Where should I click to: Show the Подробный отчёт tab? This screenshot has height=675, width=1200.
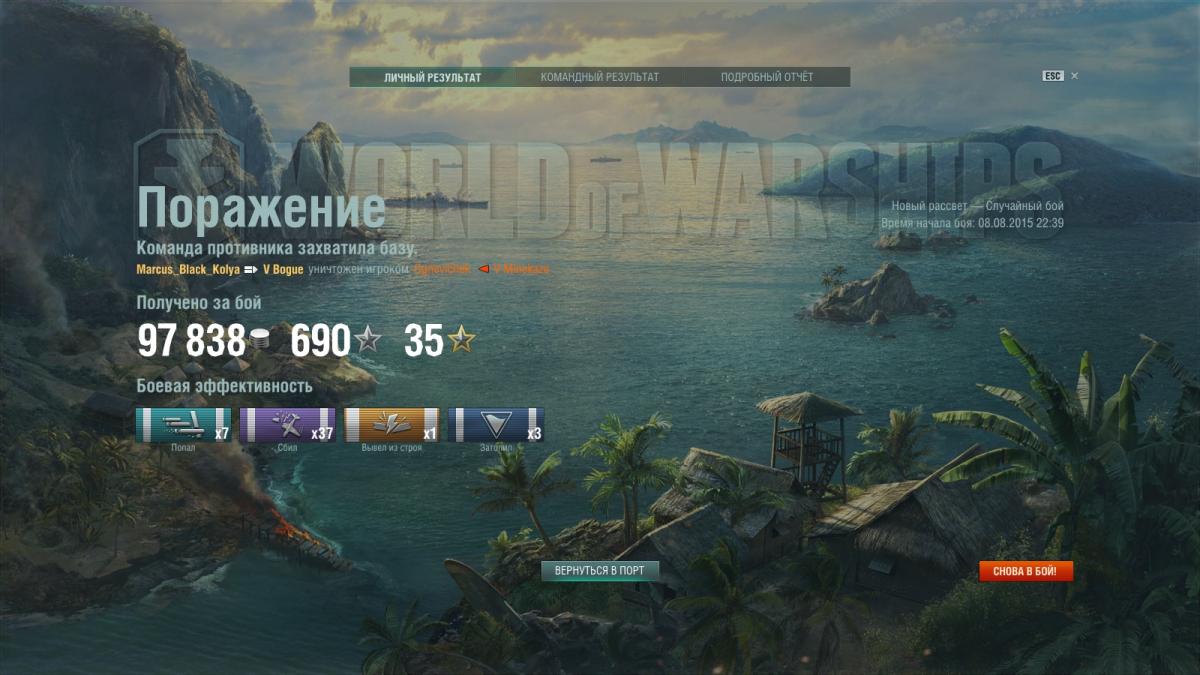(767, 77)
